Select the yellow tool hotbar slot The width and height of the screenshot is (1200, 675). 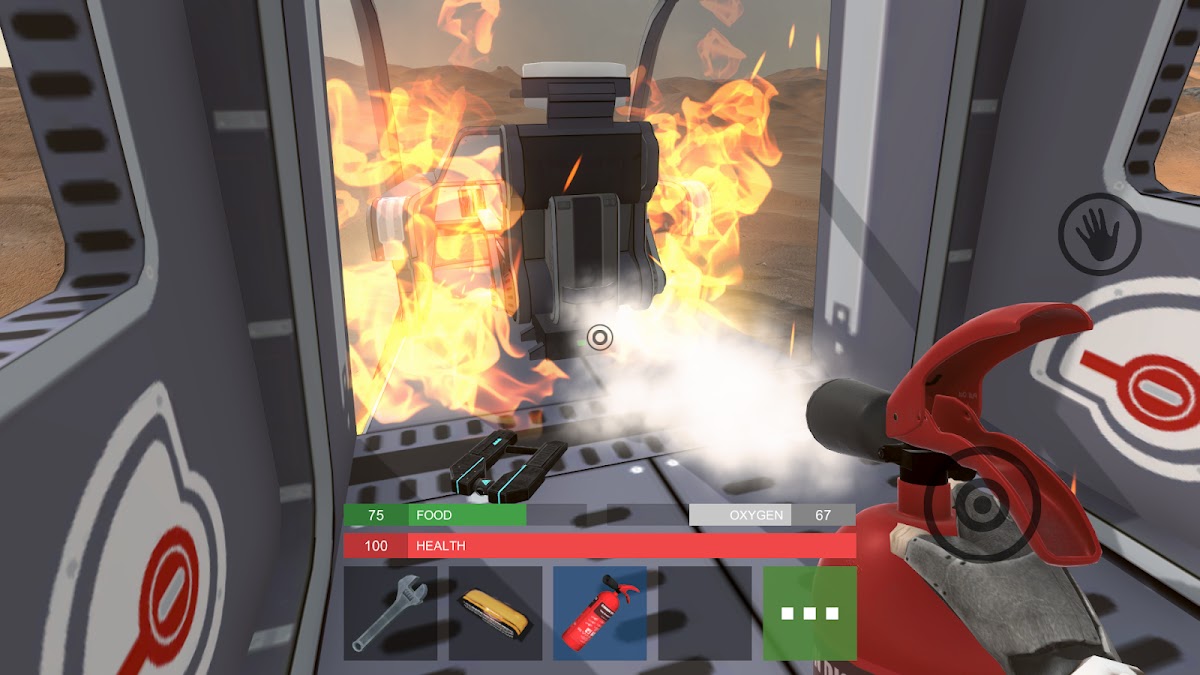click(495, 613)
